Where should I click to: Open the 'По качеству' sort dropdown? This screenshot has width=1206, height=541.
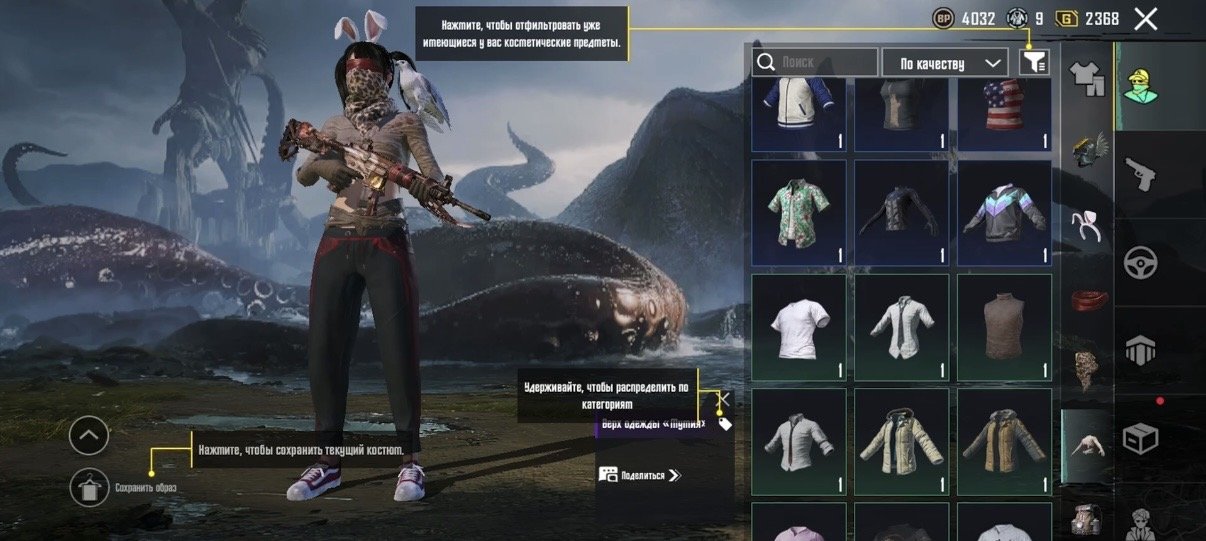(944, 63)
